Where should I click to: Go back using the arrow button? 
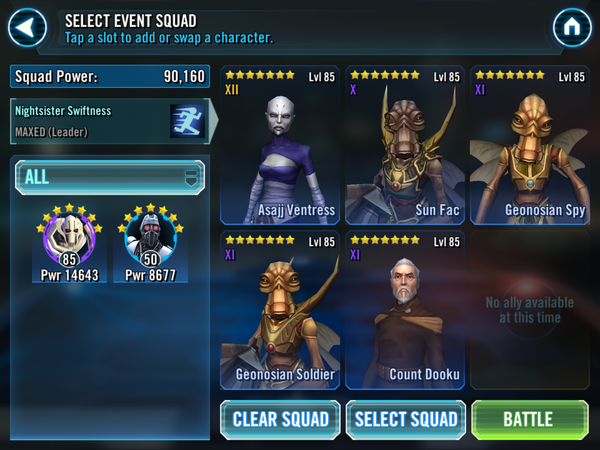point(28,26)
